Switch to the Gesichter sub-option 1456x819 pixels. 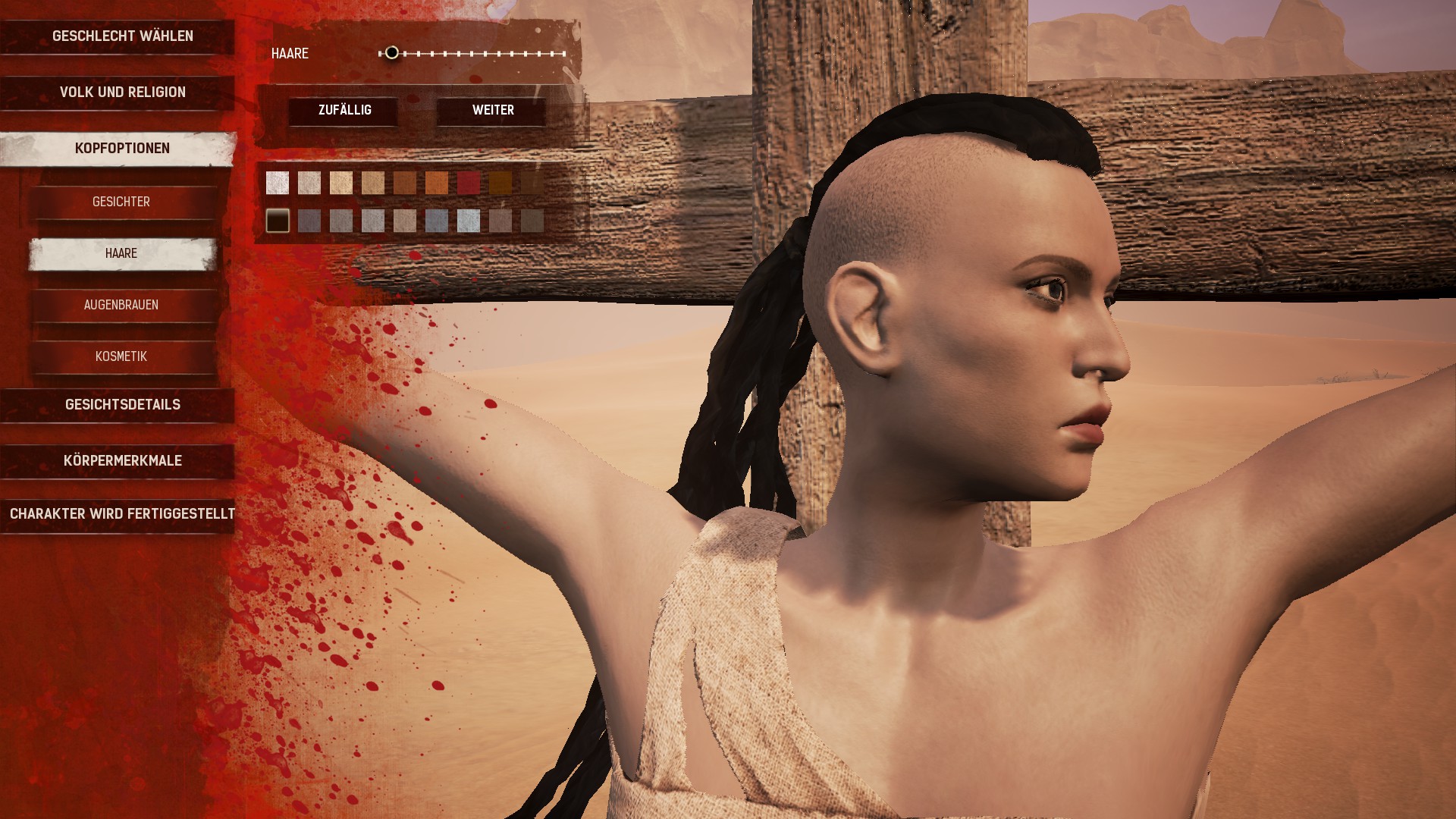tap(121, 202)
